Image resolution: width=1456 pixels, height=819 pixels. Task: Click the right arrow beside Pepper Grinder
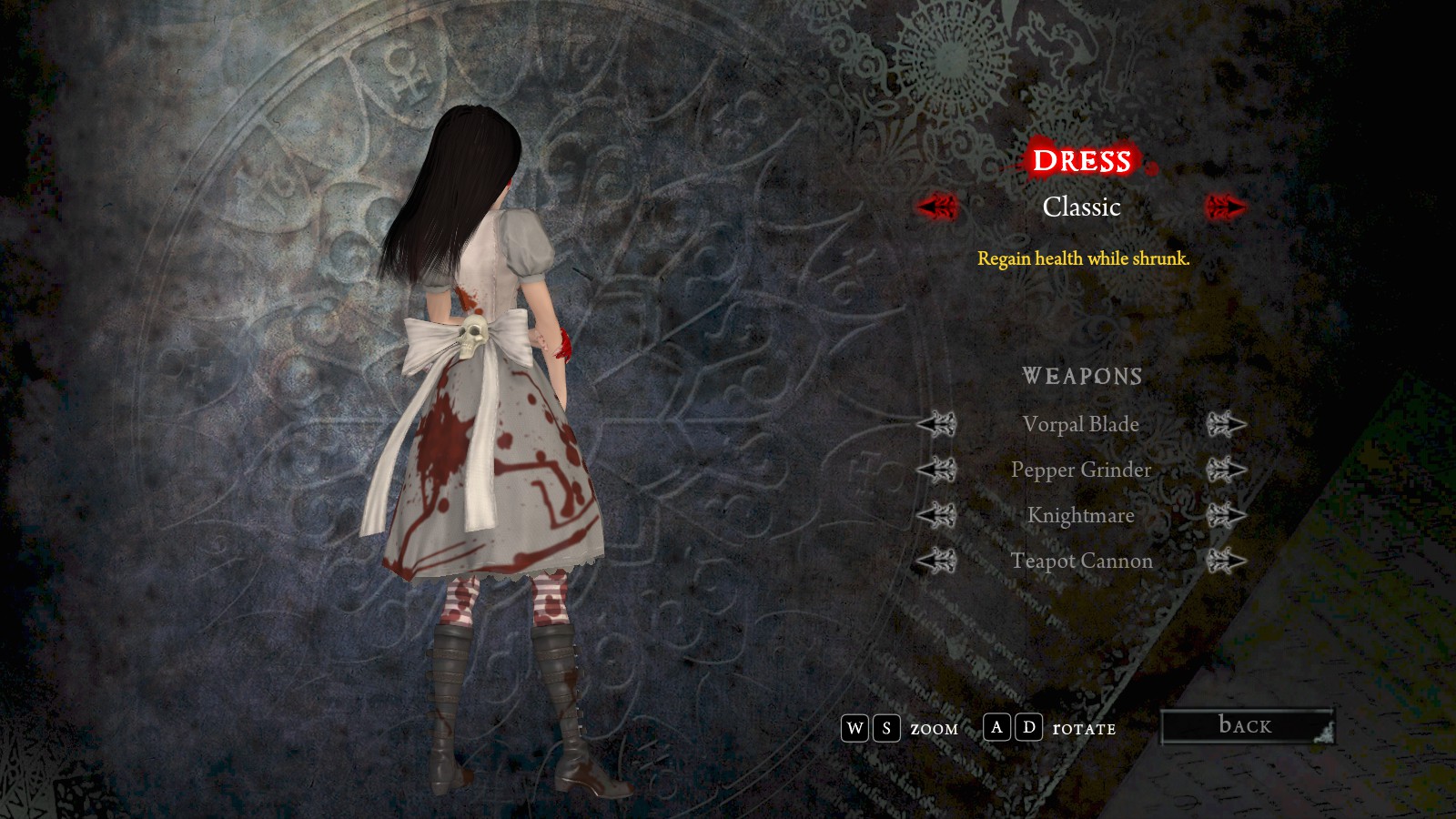point(1225,470)
